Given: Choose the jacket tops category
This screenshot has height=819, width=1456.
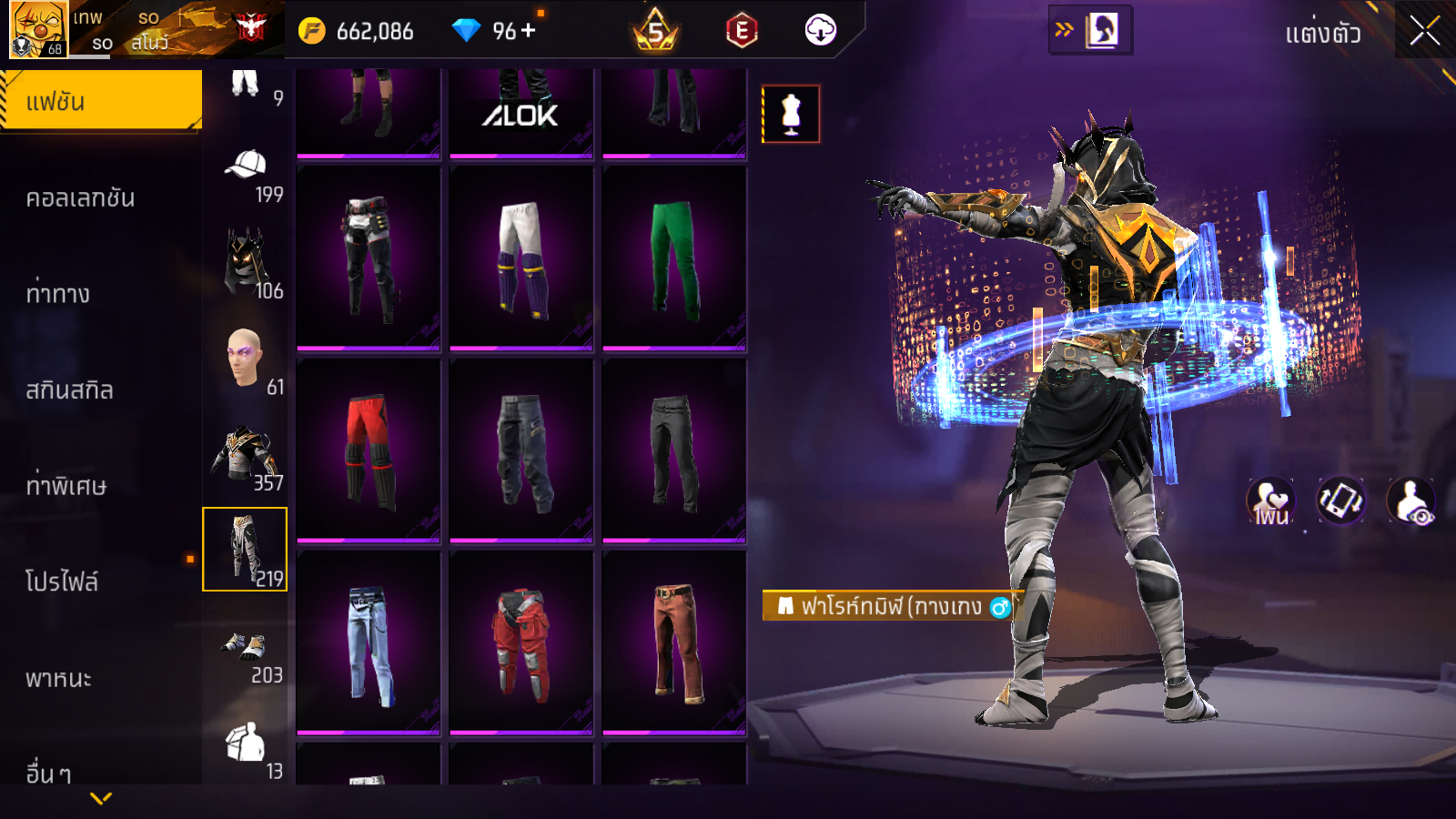Looking at the screenshot, I should [x=246, y=455].
